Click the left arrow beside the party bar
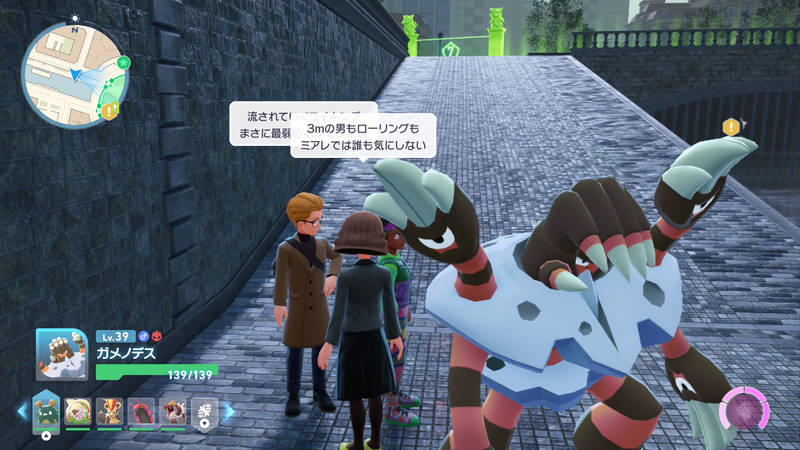Image resolution: width=800 pixels, height=450 pixels. click(x=20, y=410)
